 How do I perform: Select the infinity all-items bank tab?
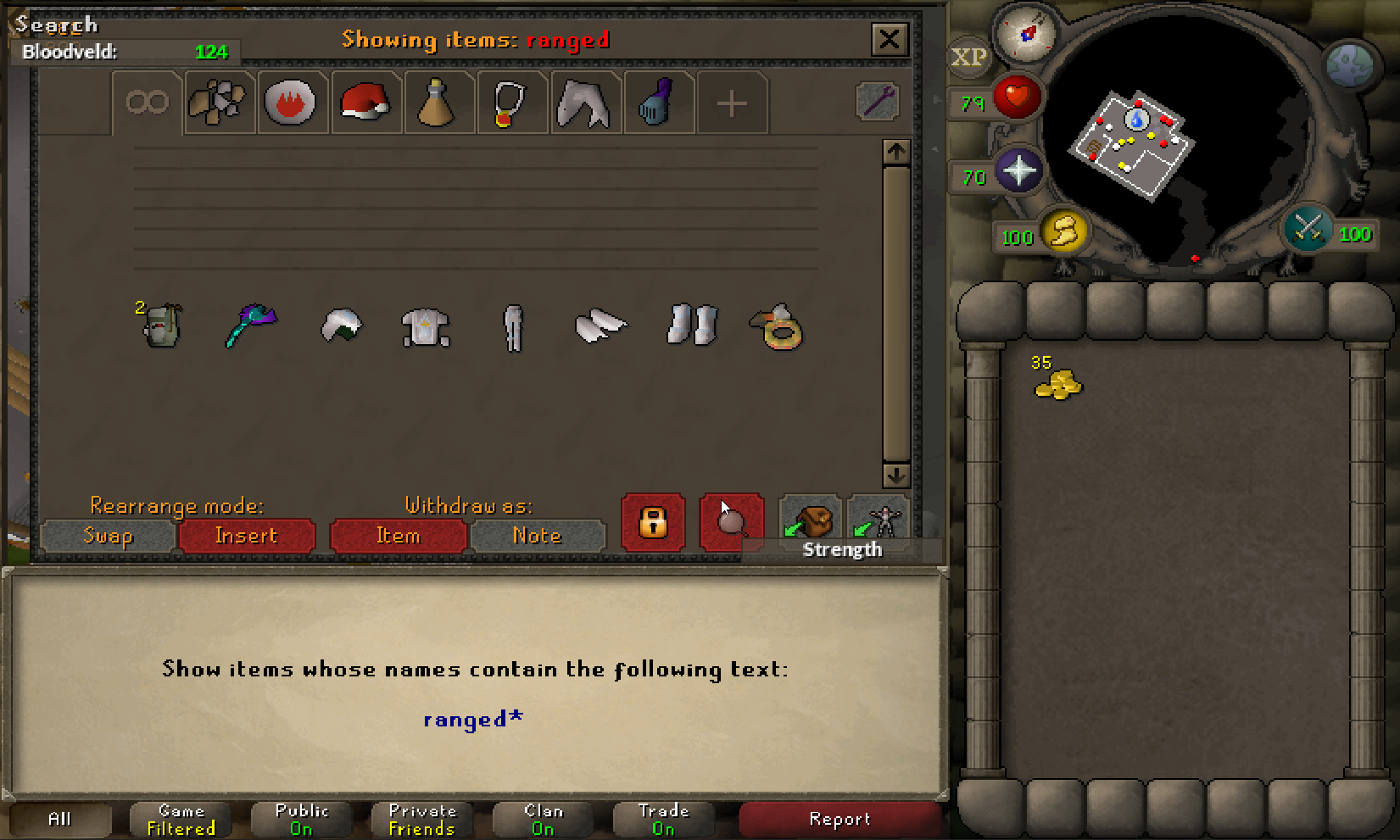coord(148,103)
